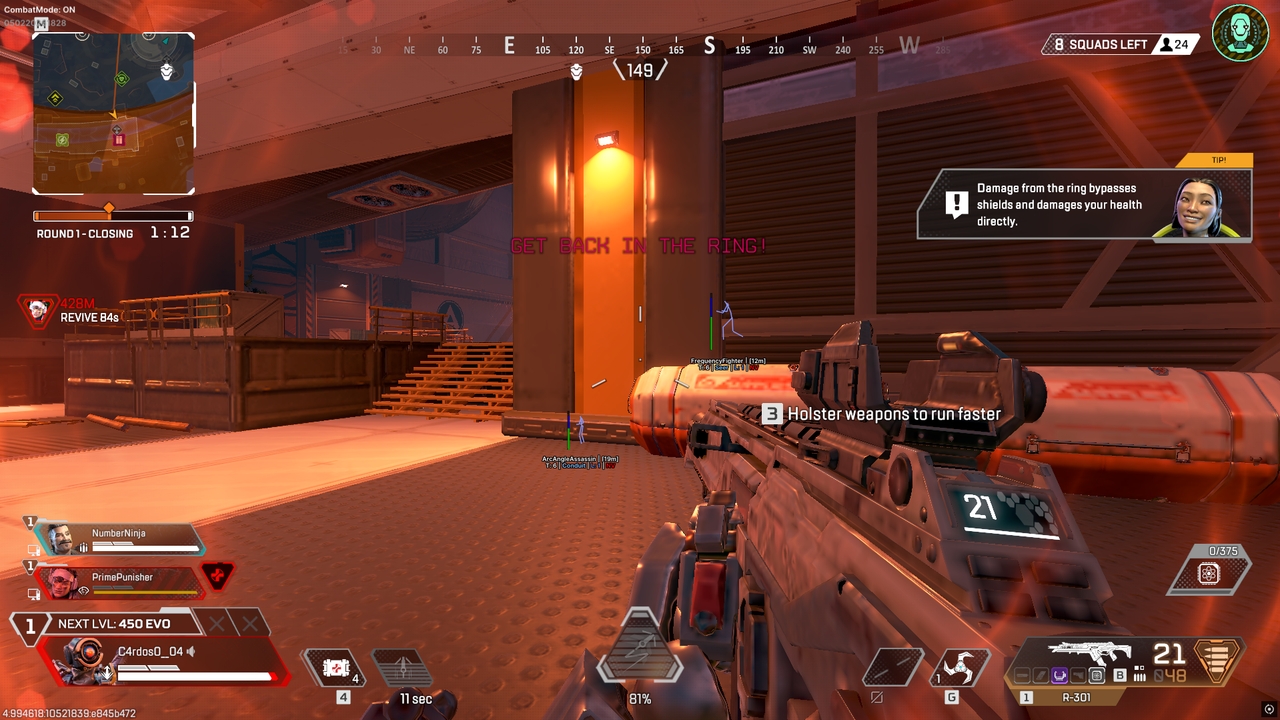Select the purple magazine attachment icon
Viewport: 1280px width, 720px height.
pyautogui.click(x=1059, y=674)
